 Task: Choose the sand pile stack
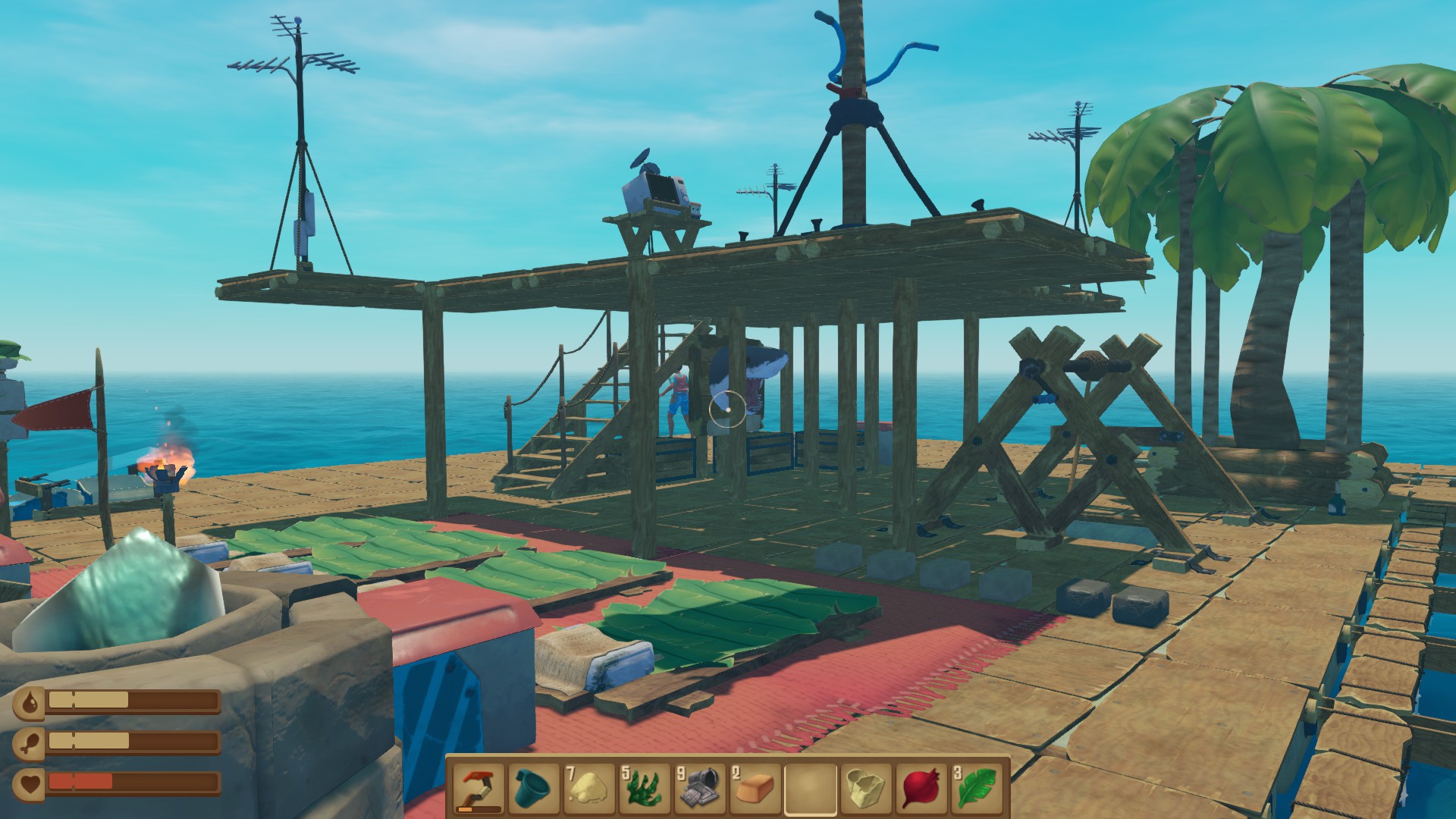590,789
